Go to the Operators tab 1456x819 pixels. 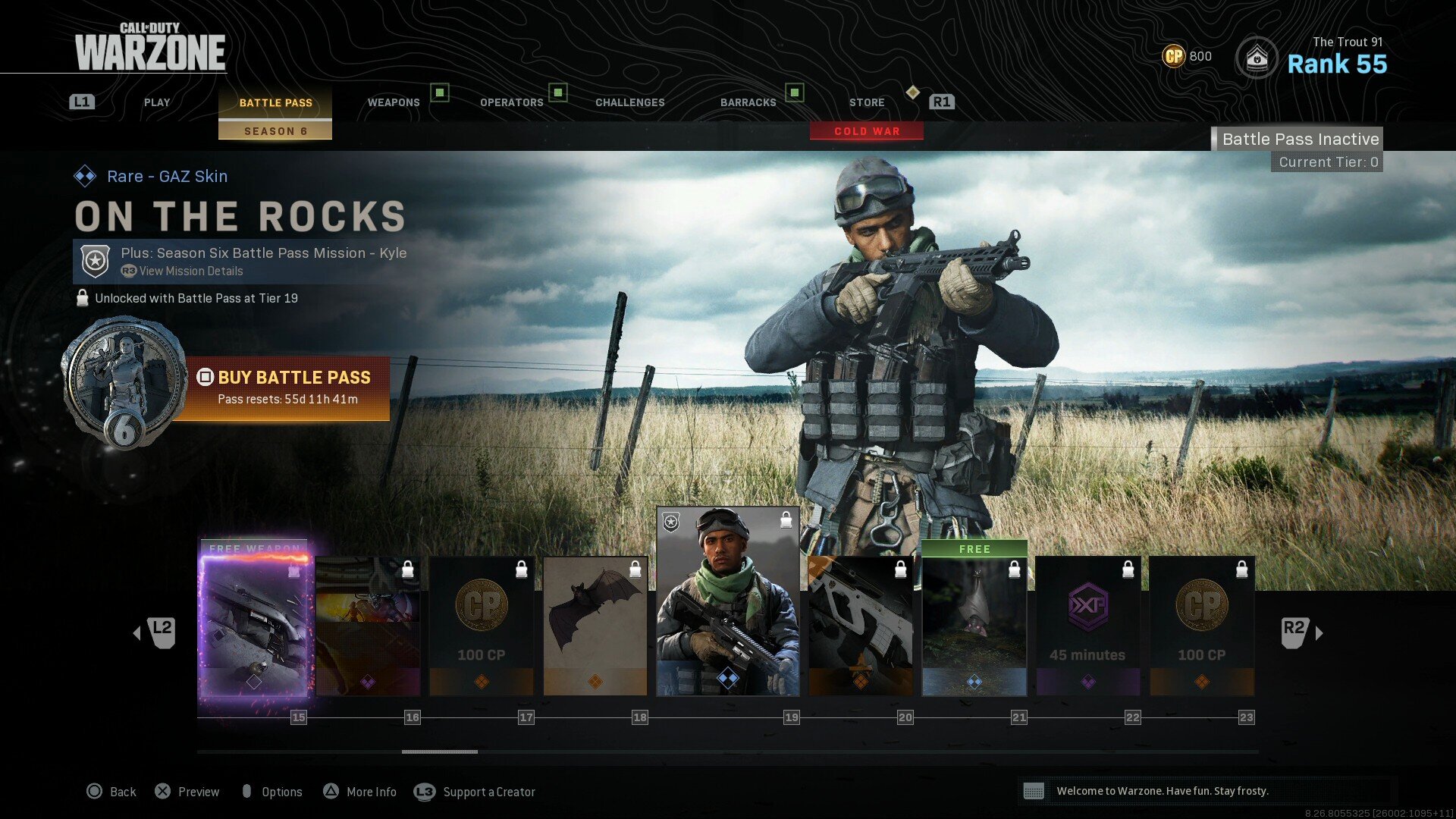click(x=512, y=102)
